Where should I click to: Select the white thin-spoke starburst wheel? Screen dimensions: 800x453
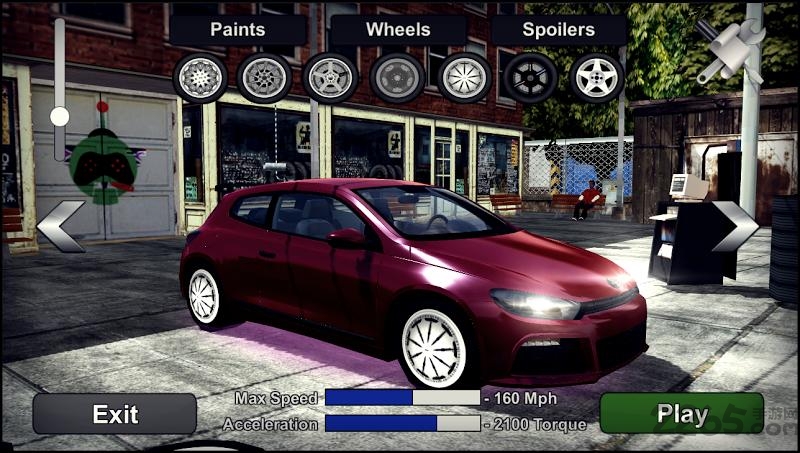coord(464,77)
